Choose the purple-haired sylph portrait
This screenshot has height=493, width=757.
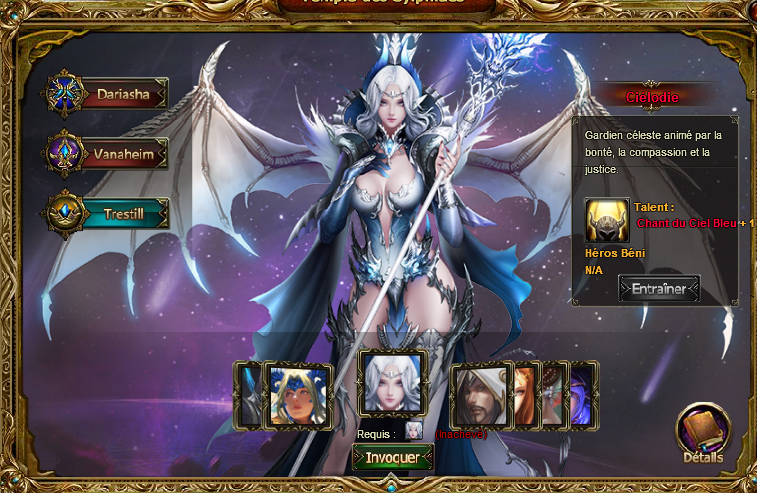pyautogui.click(x=582, y=395)
